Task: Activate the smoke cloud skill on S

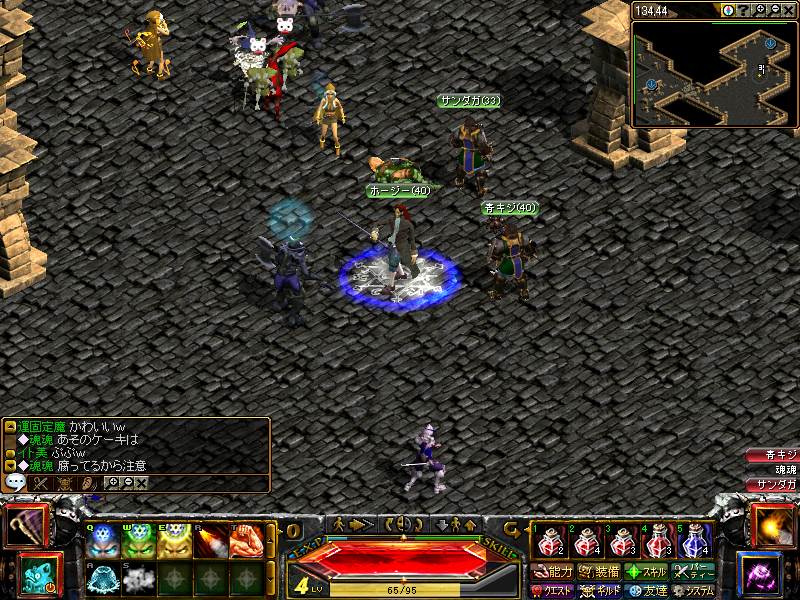Action: point(136,579)
